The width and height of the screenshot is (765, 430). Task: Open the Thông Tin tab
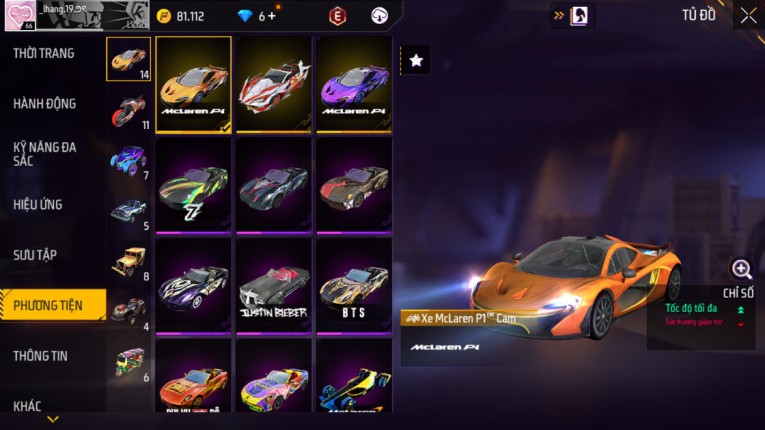point(38,355)
